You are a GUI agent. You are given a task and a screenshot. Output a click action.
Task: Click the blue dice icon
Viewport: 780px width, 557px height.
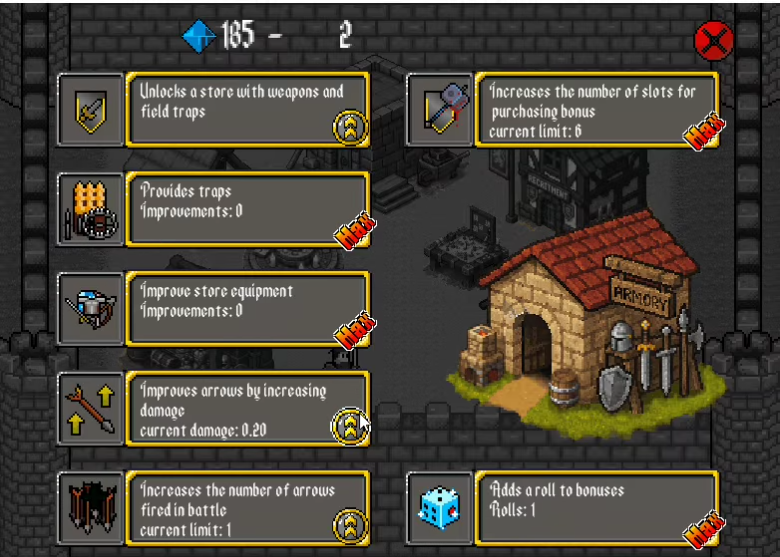click(x=440, y=509)
